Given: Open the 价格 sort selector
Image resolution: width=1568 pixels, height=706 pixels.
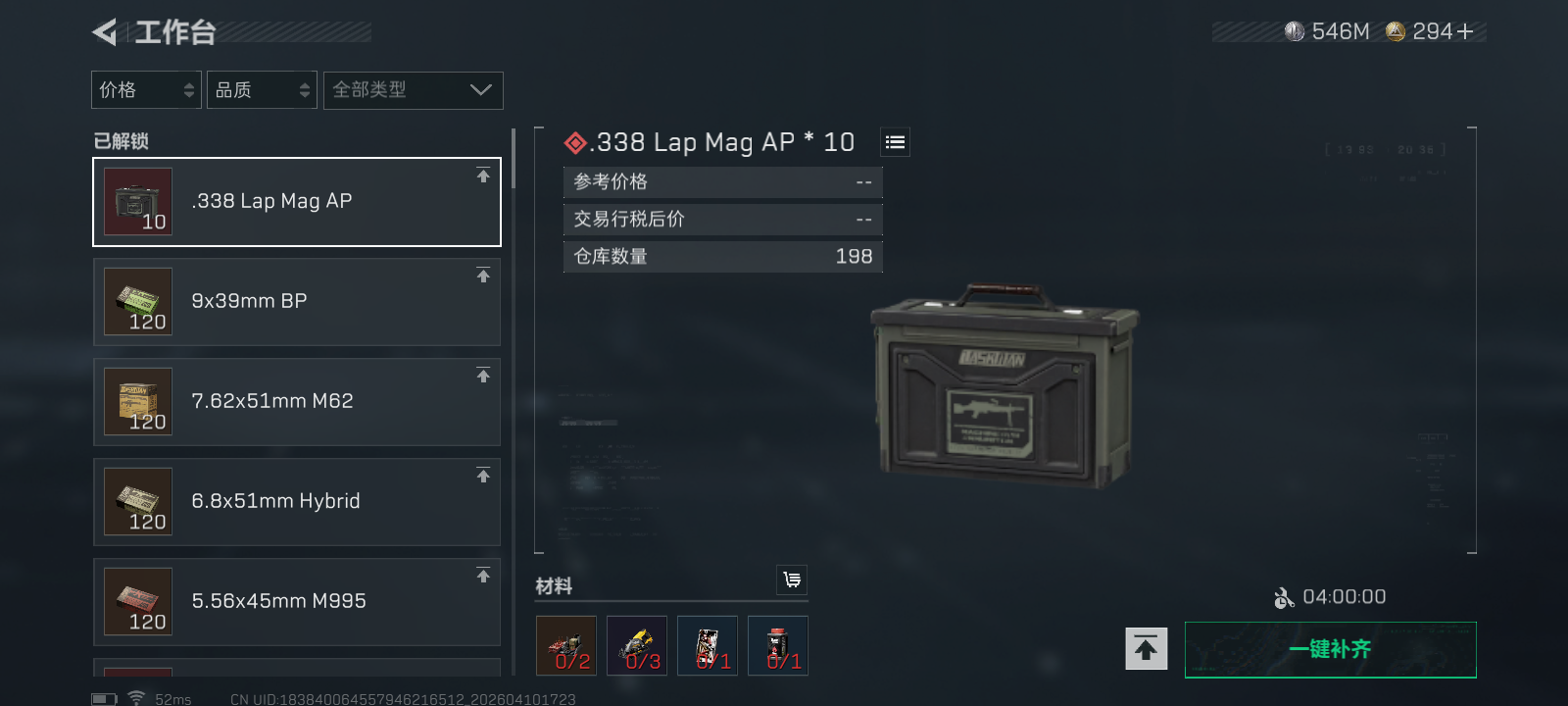Looking at the screenshot, I should pos(145,89).
